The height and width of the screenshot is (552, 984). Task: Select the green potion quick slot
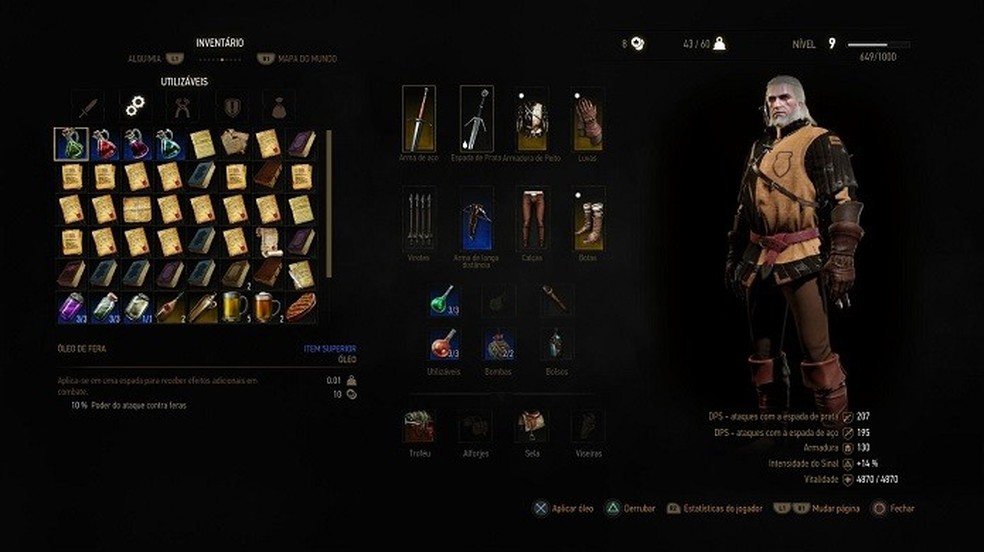point(443,300)
